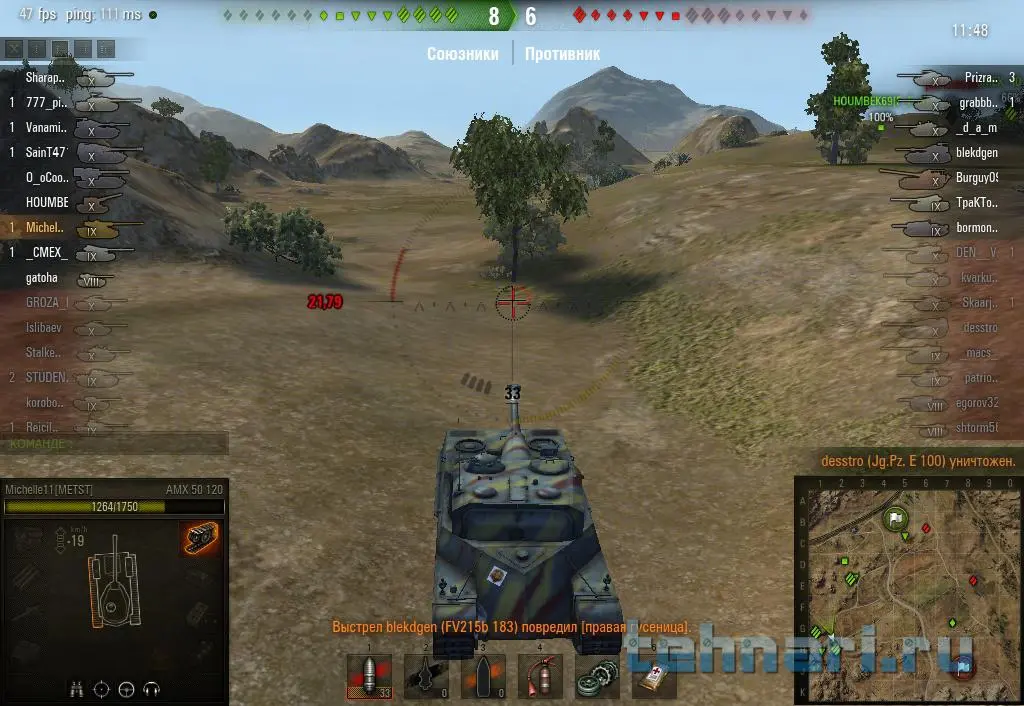Click the gunner crosshair crew icon
The image size is (1024, 706).
tap(102, 689)
